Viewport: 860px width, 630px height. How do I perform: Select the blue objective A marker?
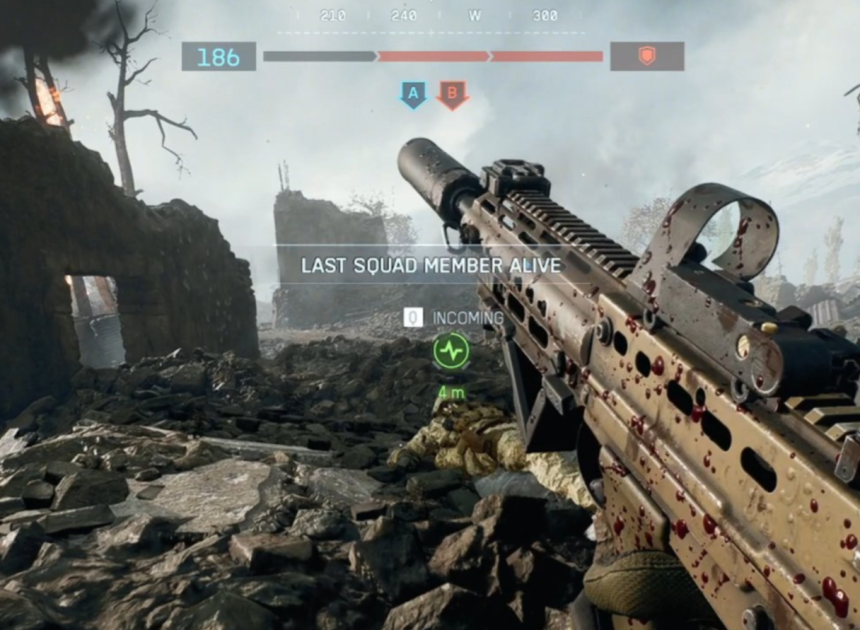pos(413,95)
